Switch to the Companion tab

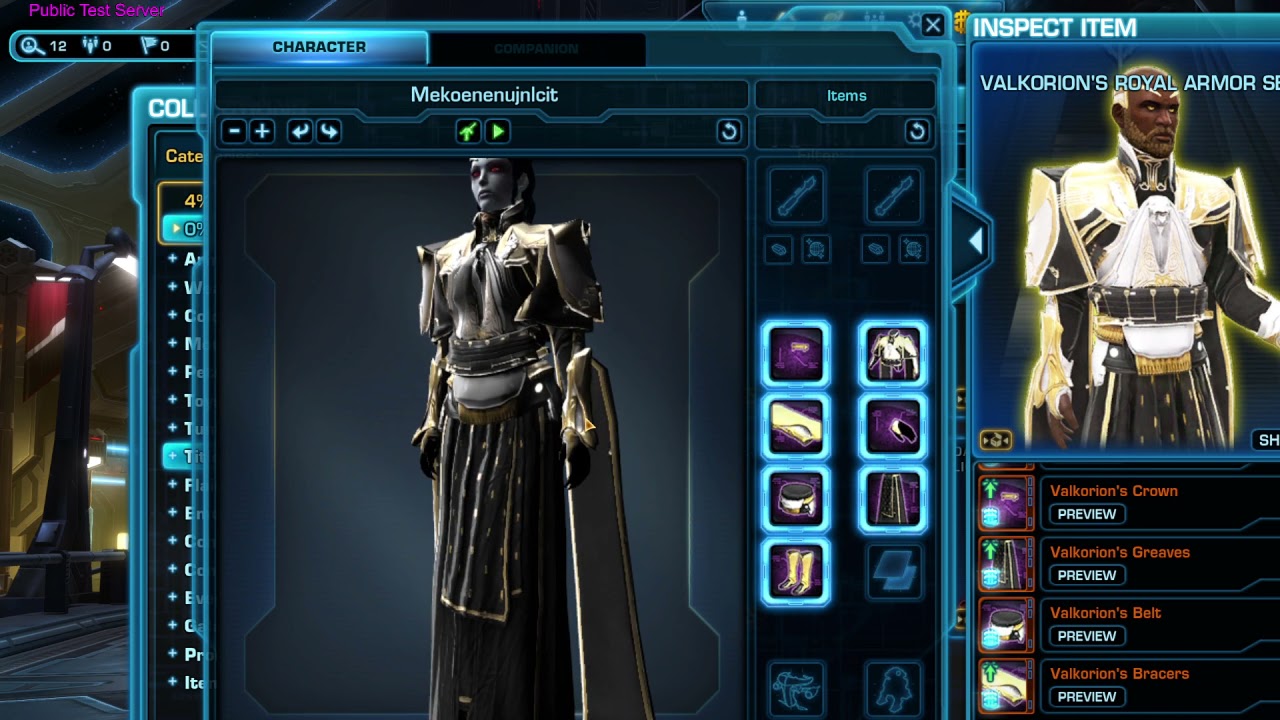click(536, 48)
